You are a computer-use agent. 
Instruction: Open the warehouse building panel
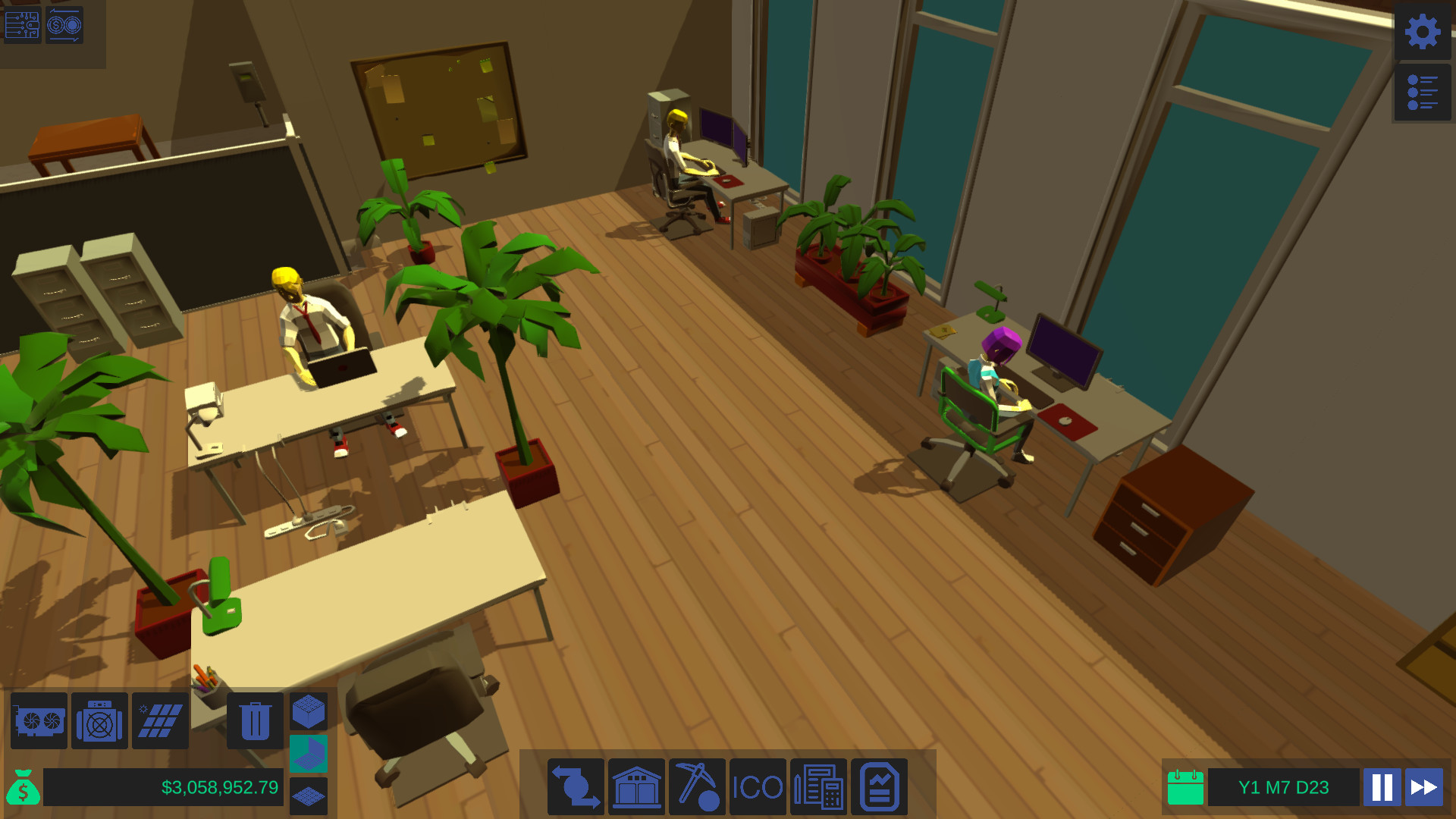pos(636,787)
